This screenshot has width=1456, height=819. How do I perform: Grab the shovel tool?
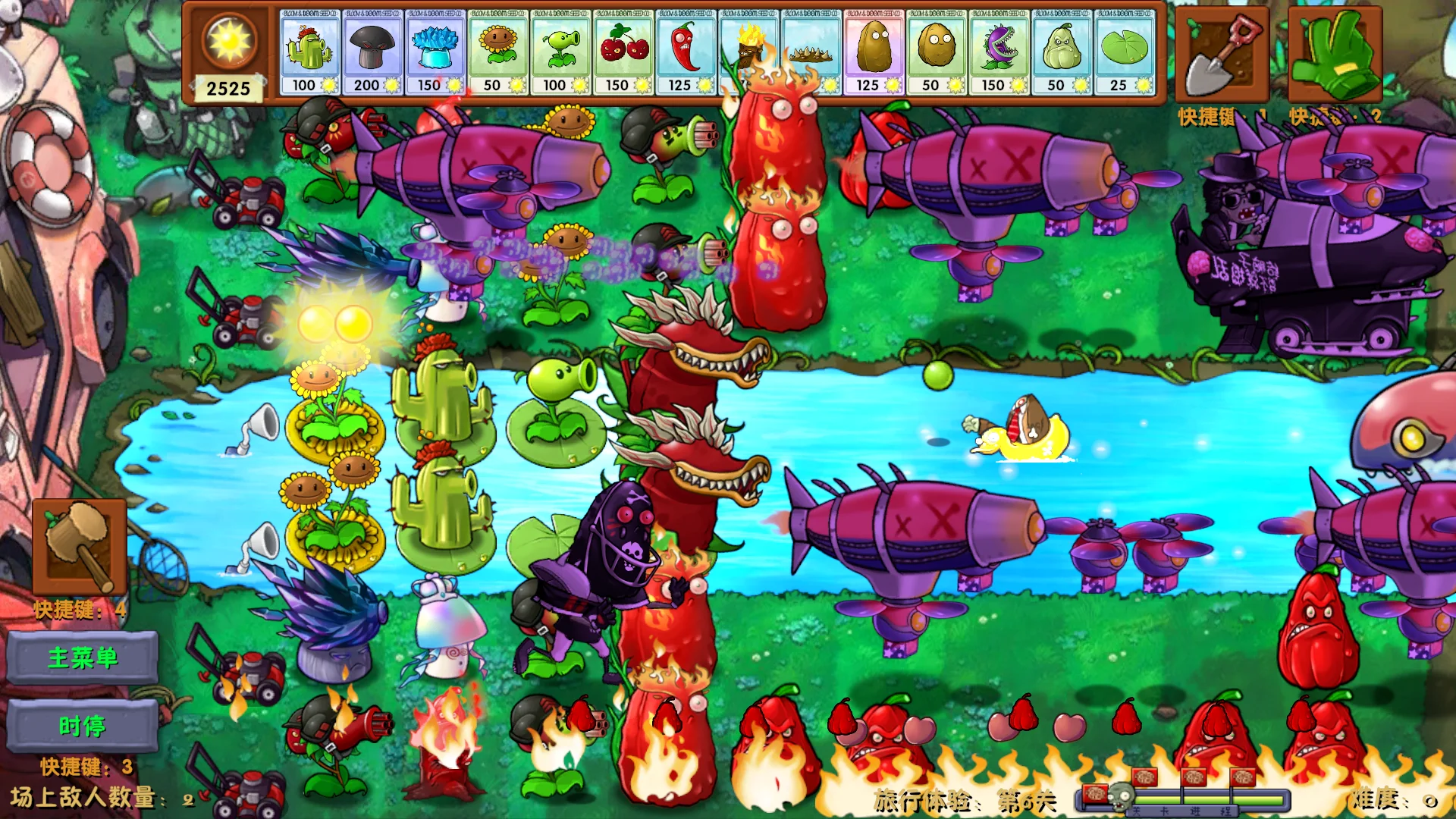tap(1222, 55)
